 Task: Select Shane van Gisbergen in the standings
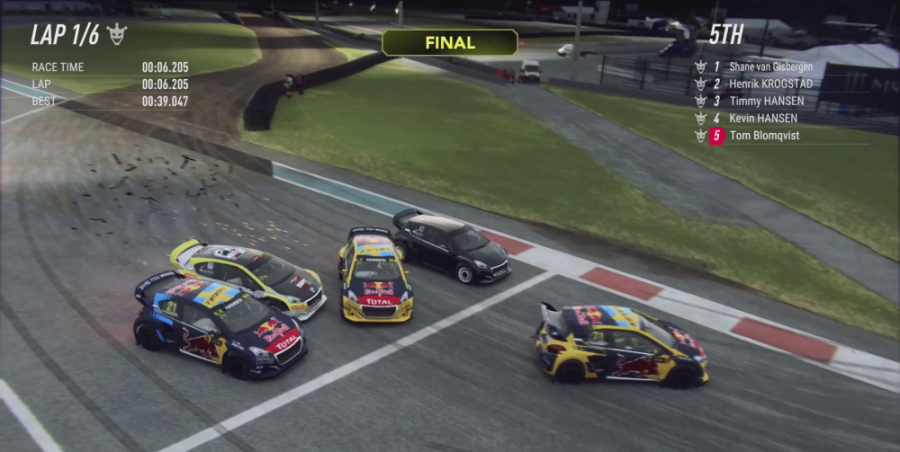(770, 67)
